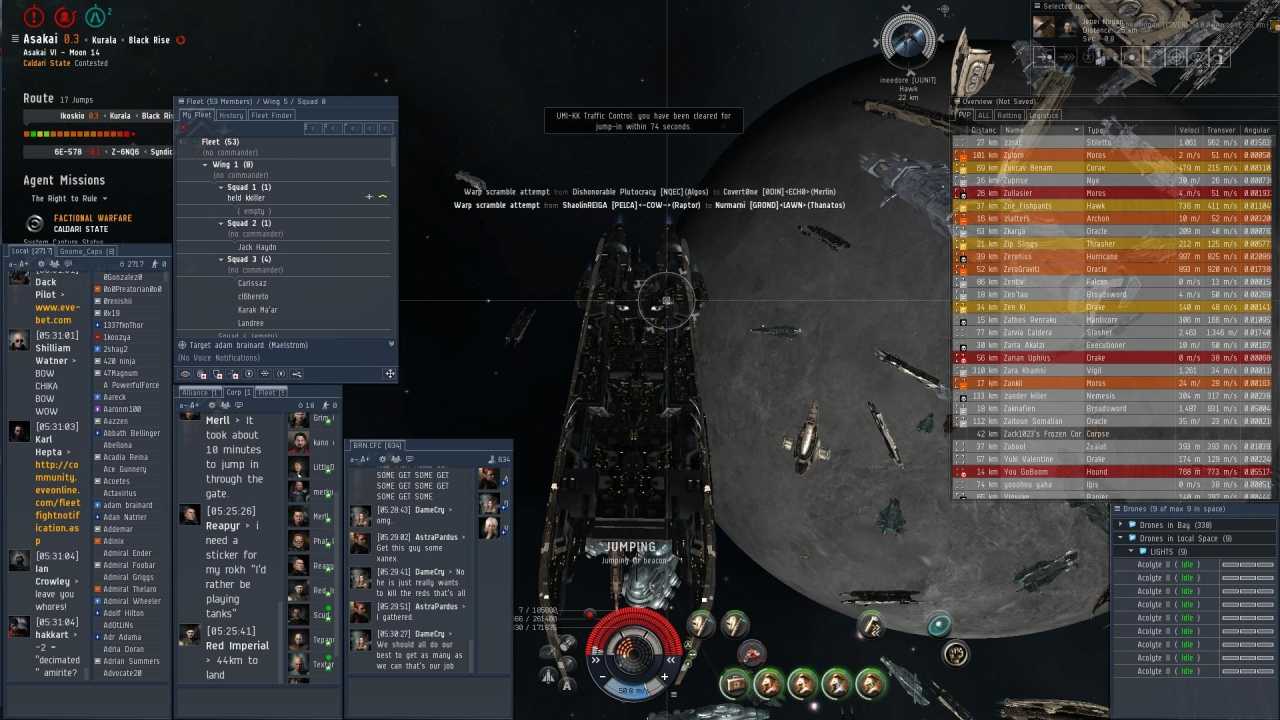Select adam brainard in Local member list
1280x720 pixels.
tap(128, 505)
